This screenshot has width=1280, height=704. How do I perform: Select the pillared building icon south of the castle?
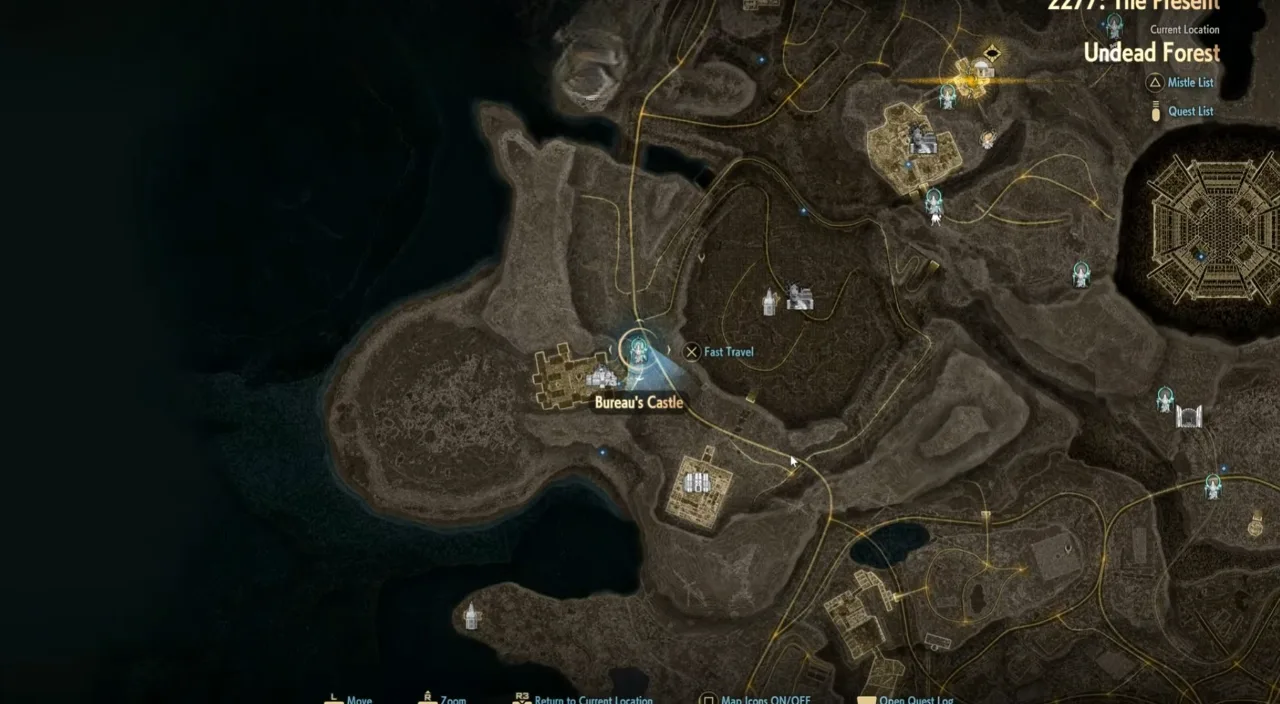(697, 484)
